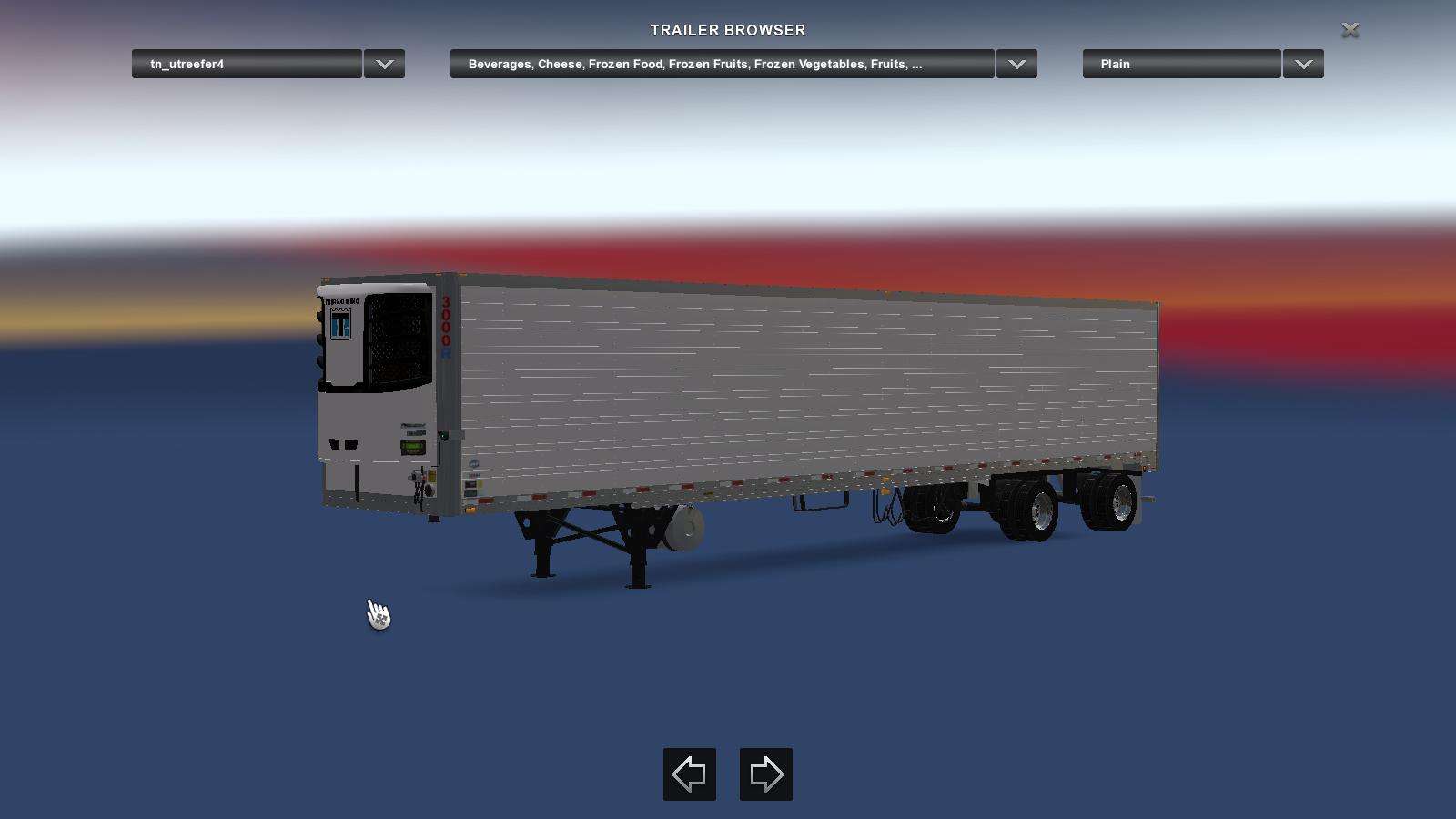
Task: Expand the paint job arrow button
Action: [x=1303, y=64]
